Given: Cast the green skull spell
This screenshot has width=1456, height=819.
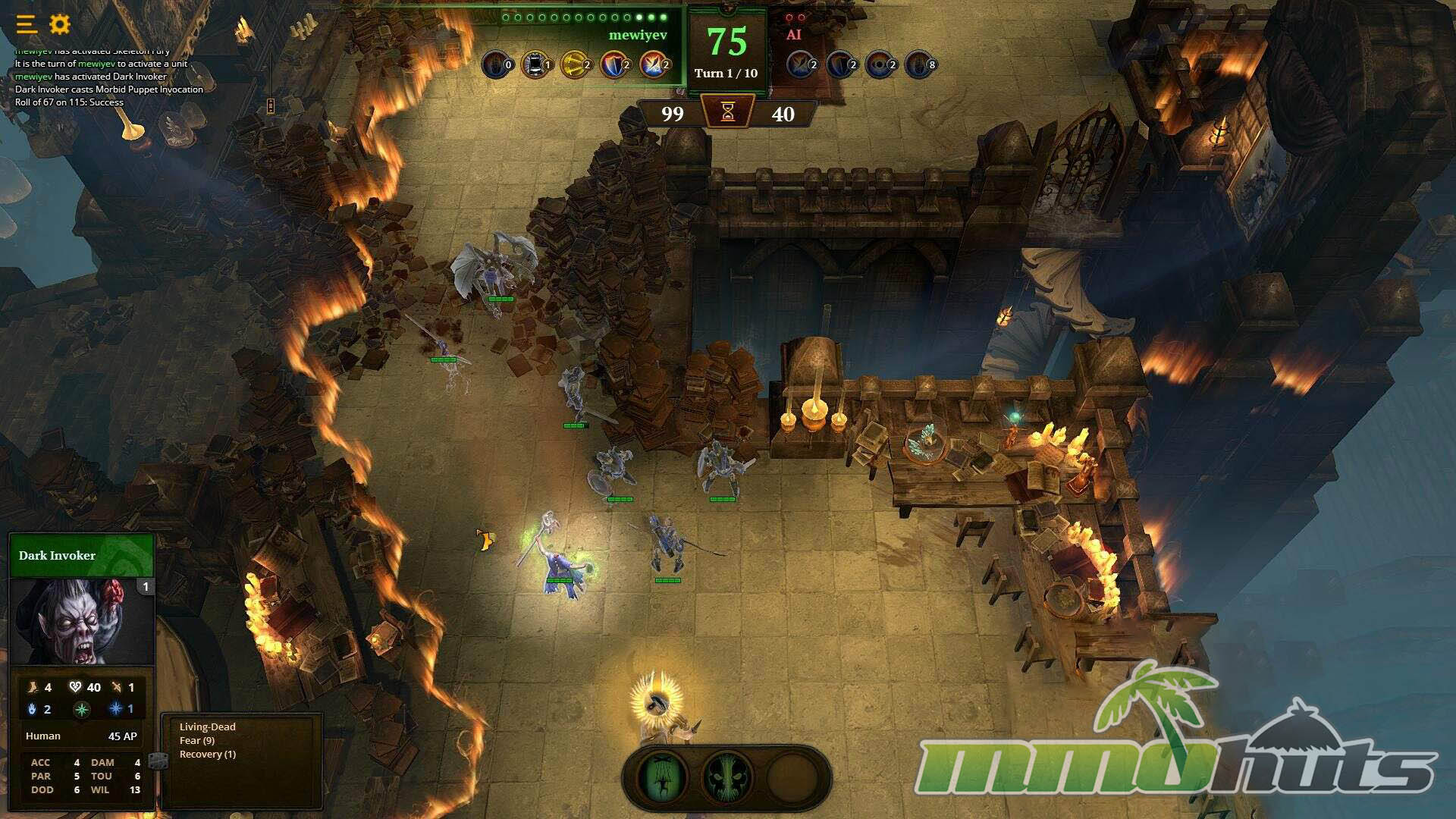Looking at the screenshot, I should pyautogui.click(x=726, y=777).
